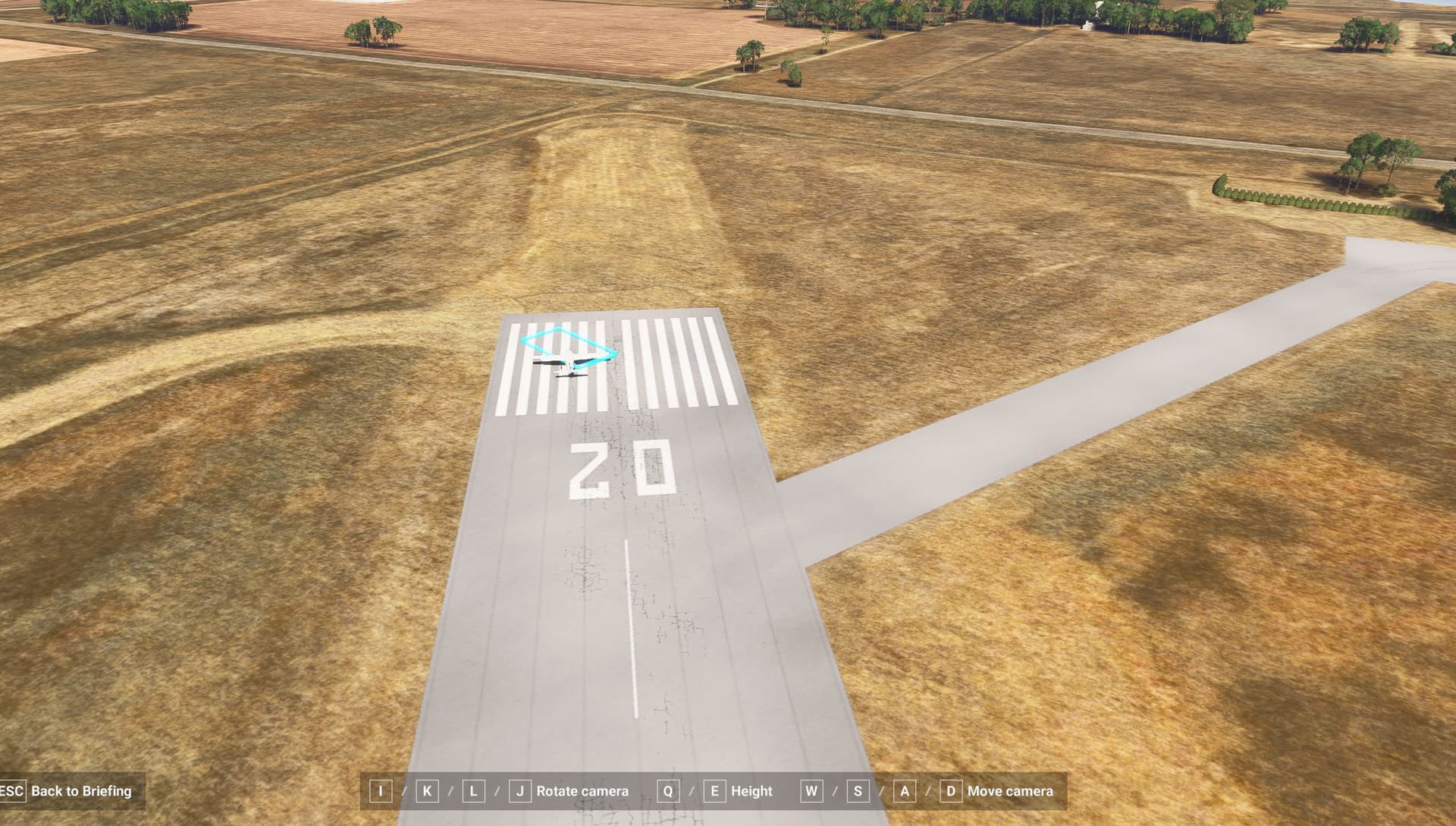
Task: Click the Move camera label
Action: 1009,791
